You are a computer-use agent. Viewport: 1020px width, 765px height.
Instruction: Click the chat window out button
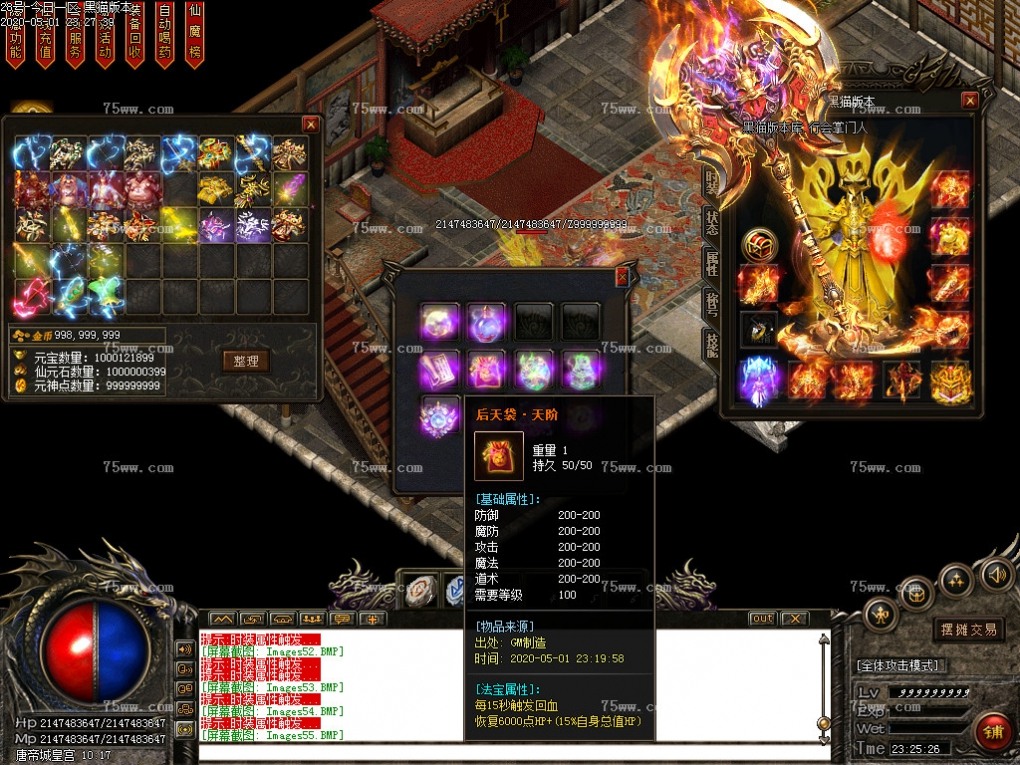(763, 618)
